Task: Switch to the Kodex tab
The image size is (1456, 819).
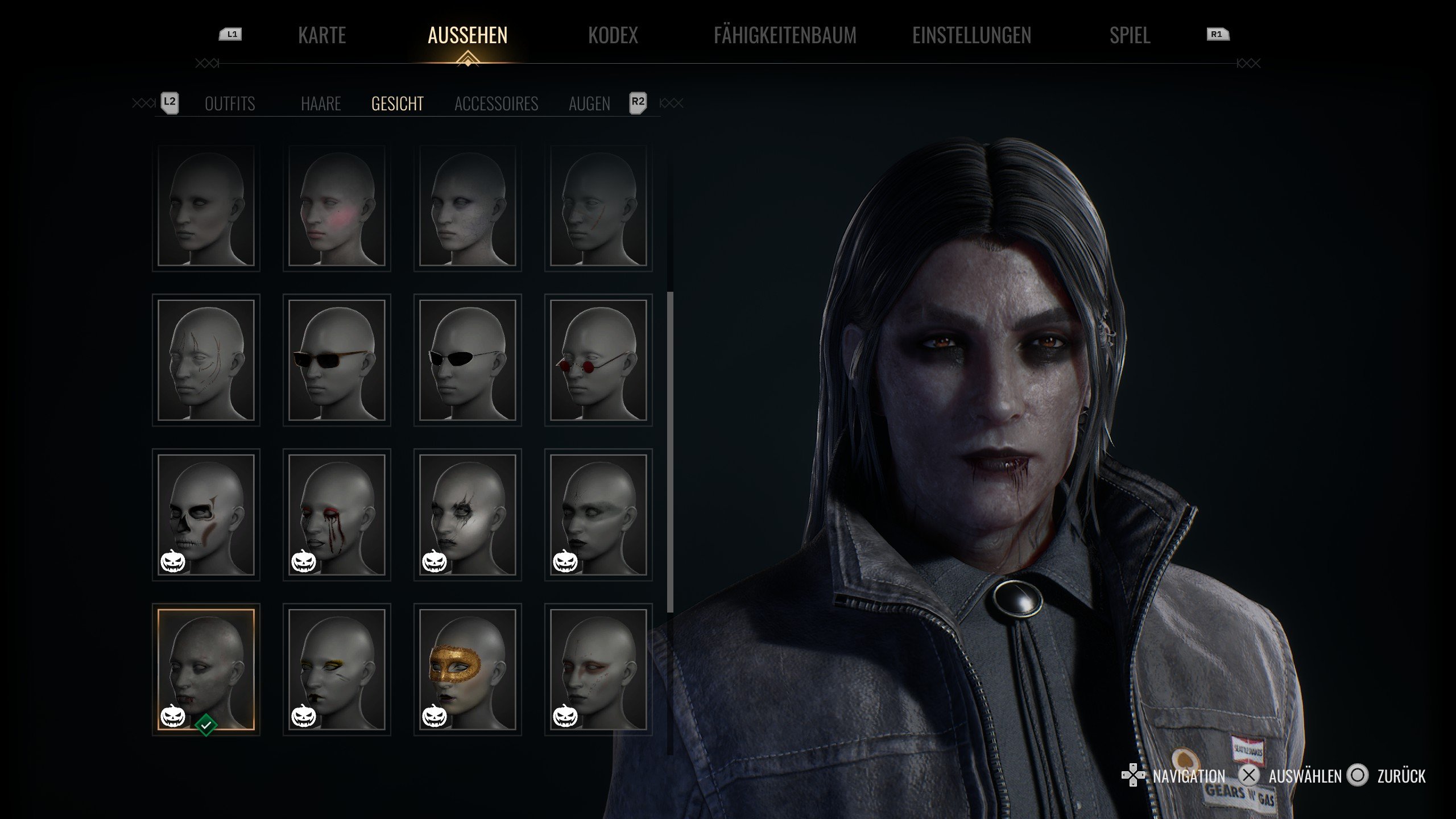Action: pos(613,35)
